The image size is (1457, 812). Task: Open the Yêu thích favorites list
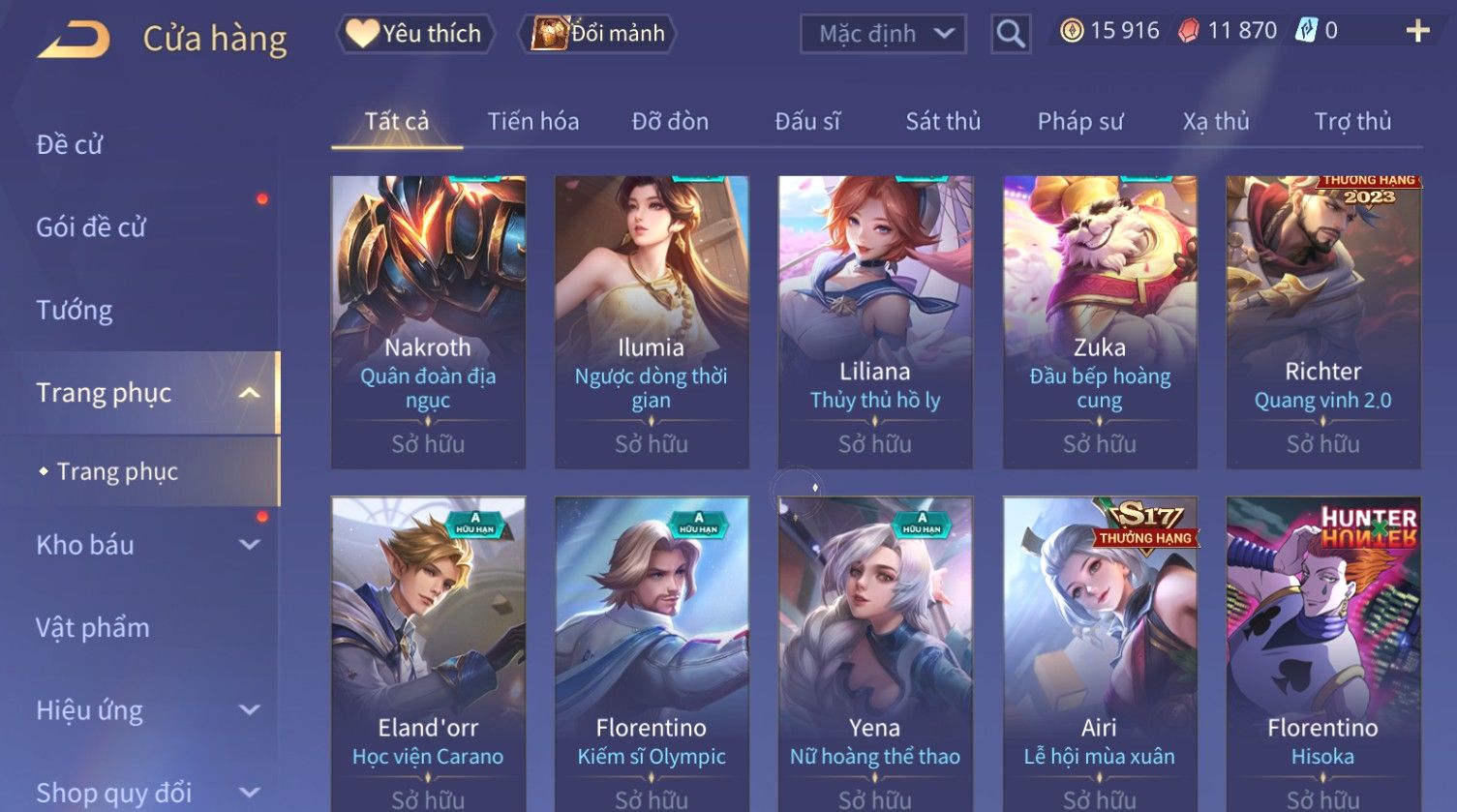point(415,34)
